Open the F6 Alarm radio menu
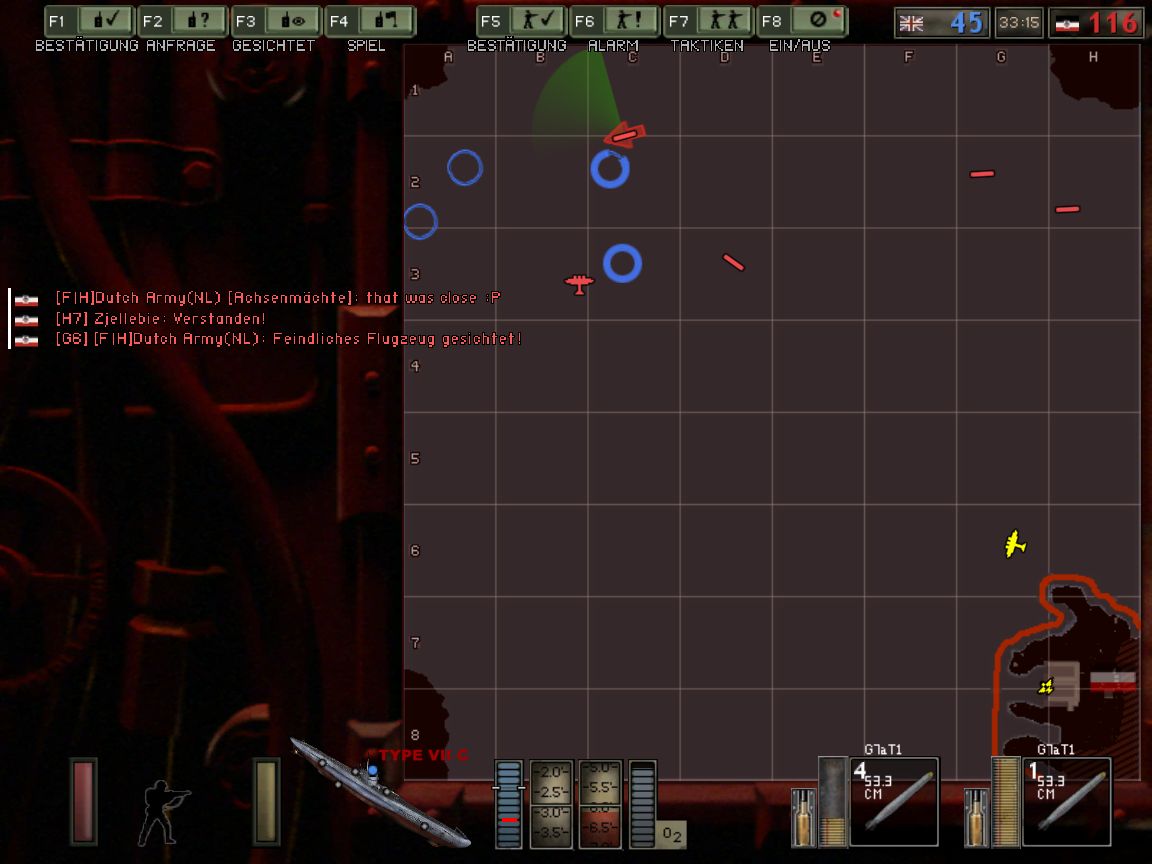The height and width of the screenshot is (864, 1152). [x=613, y=21]
